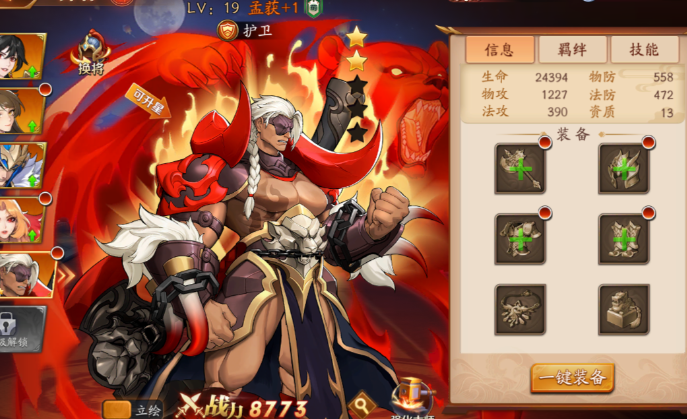Tap the 可升星 star-up banner
Image resolution: width=687 pixels, height=419 pixels.
(x=149, y=100)
